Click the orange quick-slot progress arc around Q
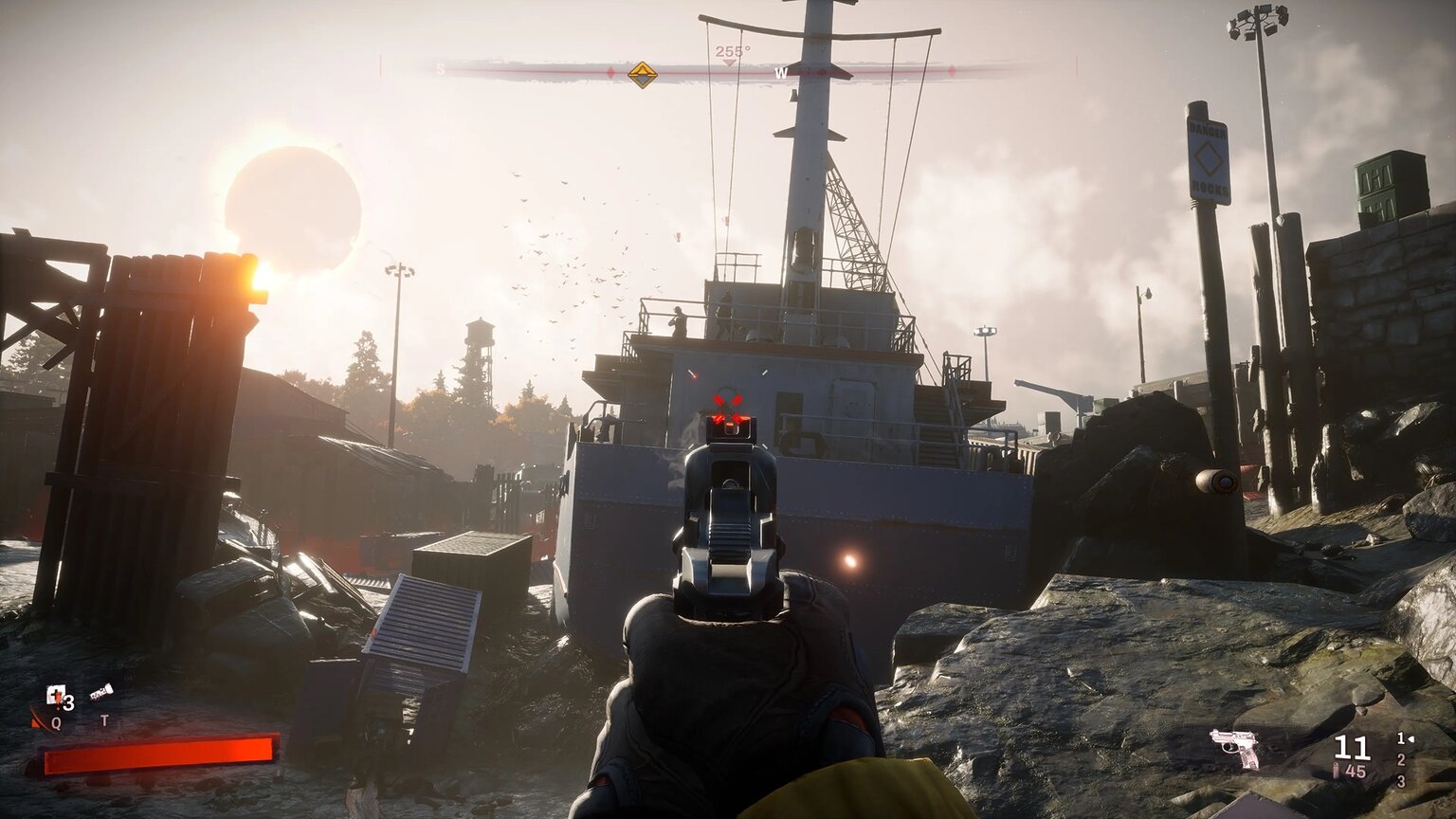The width and height of the screenshot is (1456, 819). pos(38,718)
